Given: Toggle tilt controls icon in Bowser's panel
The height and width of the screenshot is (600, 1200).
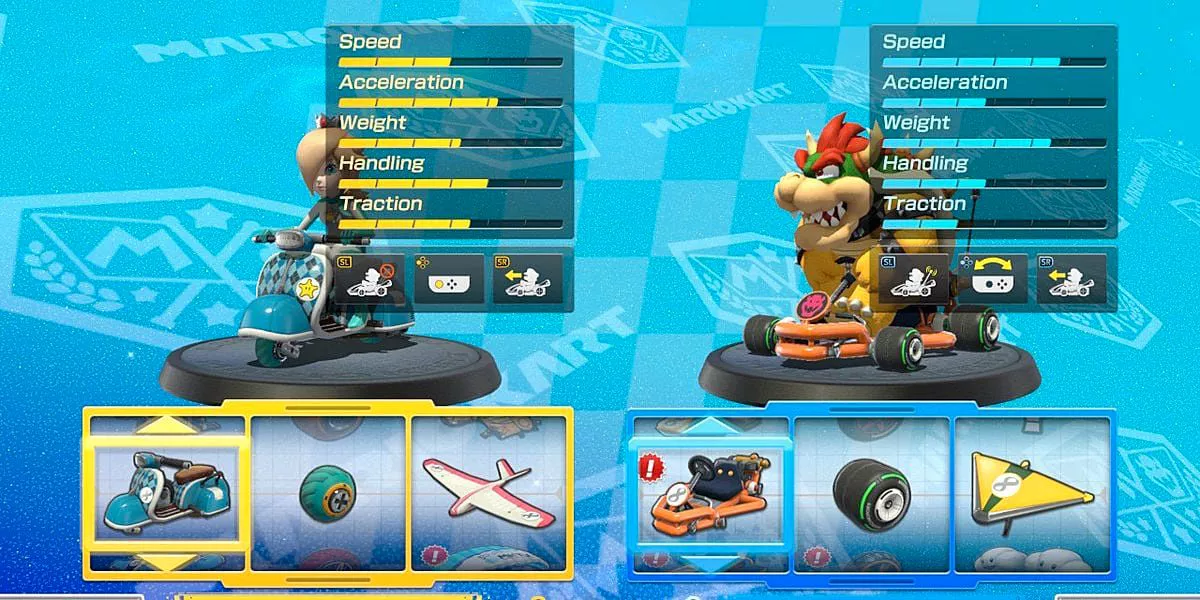Looking at the screenshot, I should coord(992,279).
